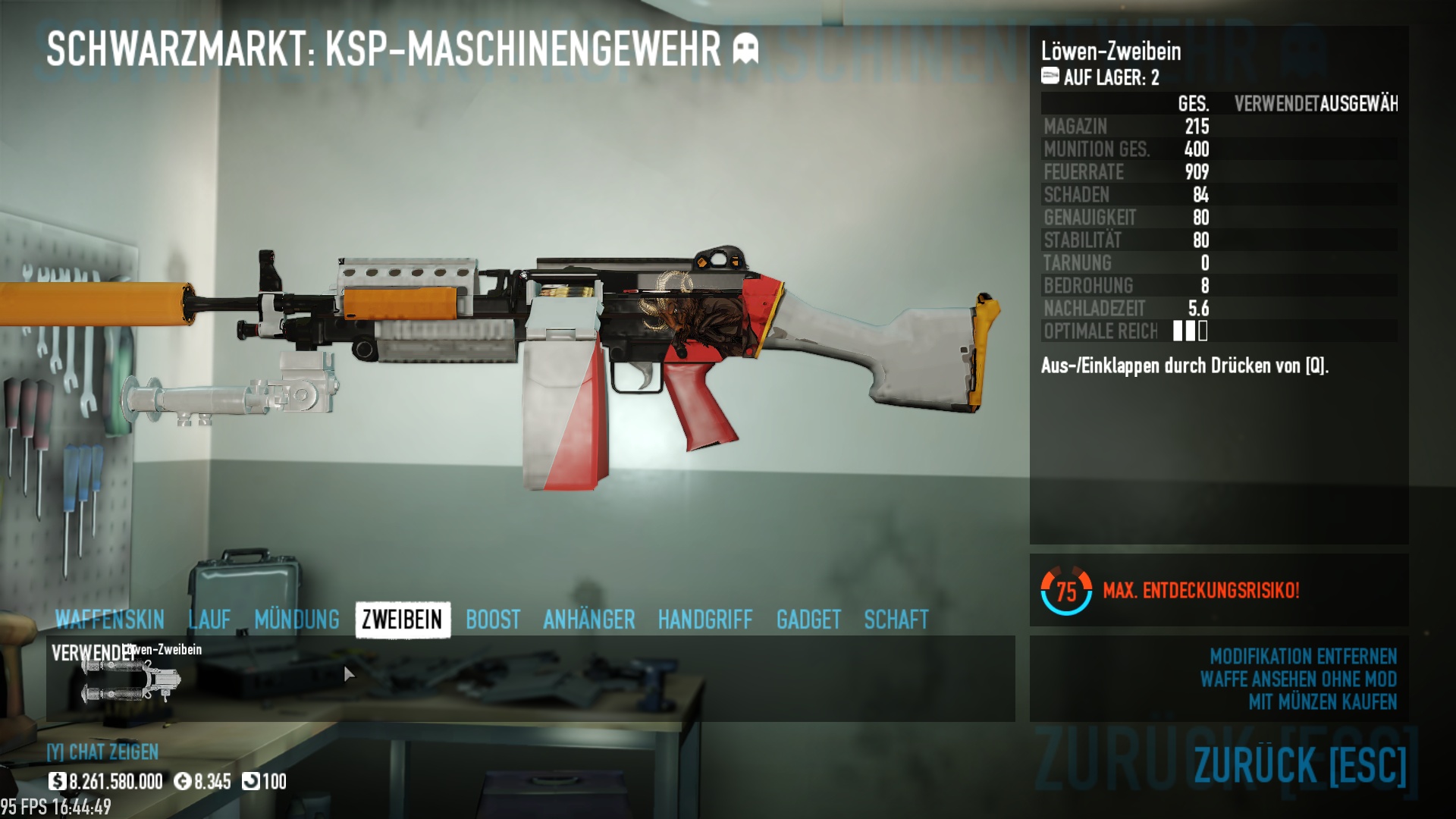Screen dimensions: 1456x819
Task: Choose Waffe ansehen ohne Mod
Action: [x=1298, y=679]
